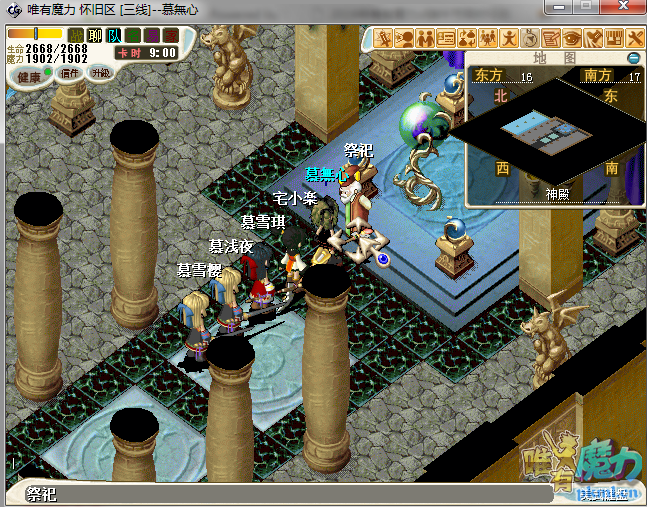Viewport: 647px width, 507px height.
Task: Open the name card toolbar icon
Action: 447,39
